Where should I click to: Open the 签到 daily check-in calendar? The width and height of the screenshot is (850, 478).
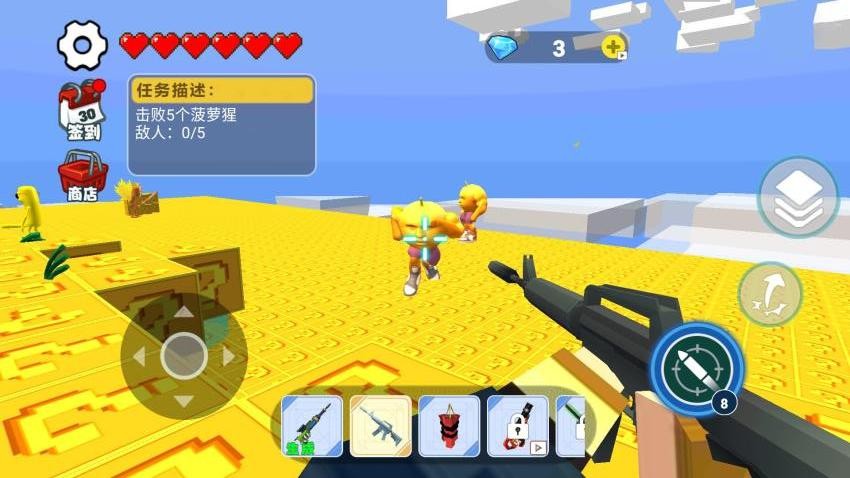pos(82,110)
